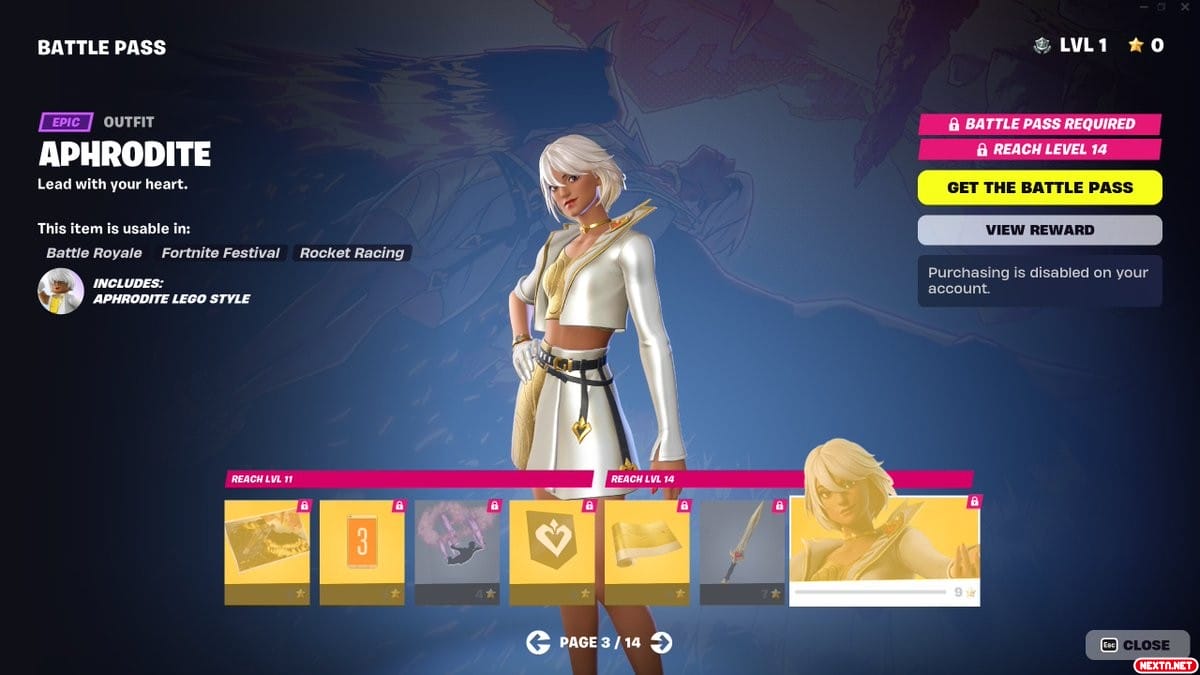Open the Aphrodite LEGO Style thumbnail
Screen dimensions: 1200x675
pyautogui.click(x=60, y=291)
